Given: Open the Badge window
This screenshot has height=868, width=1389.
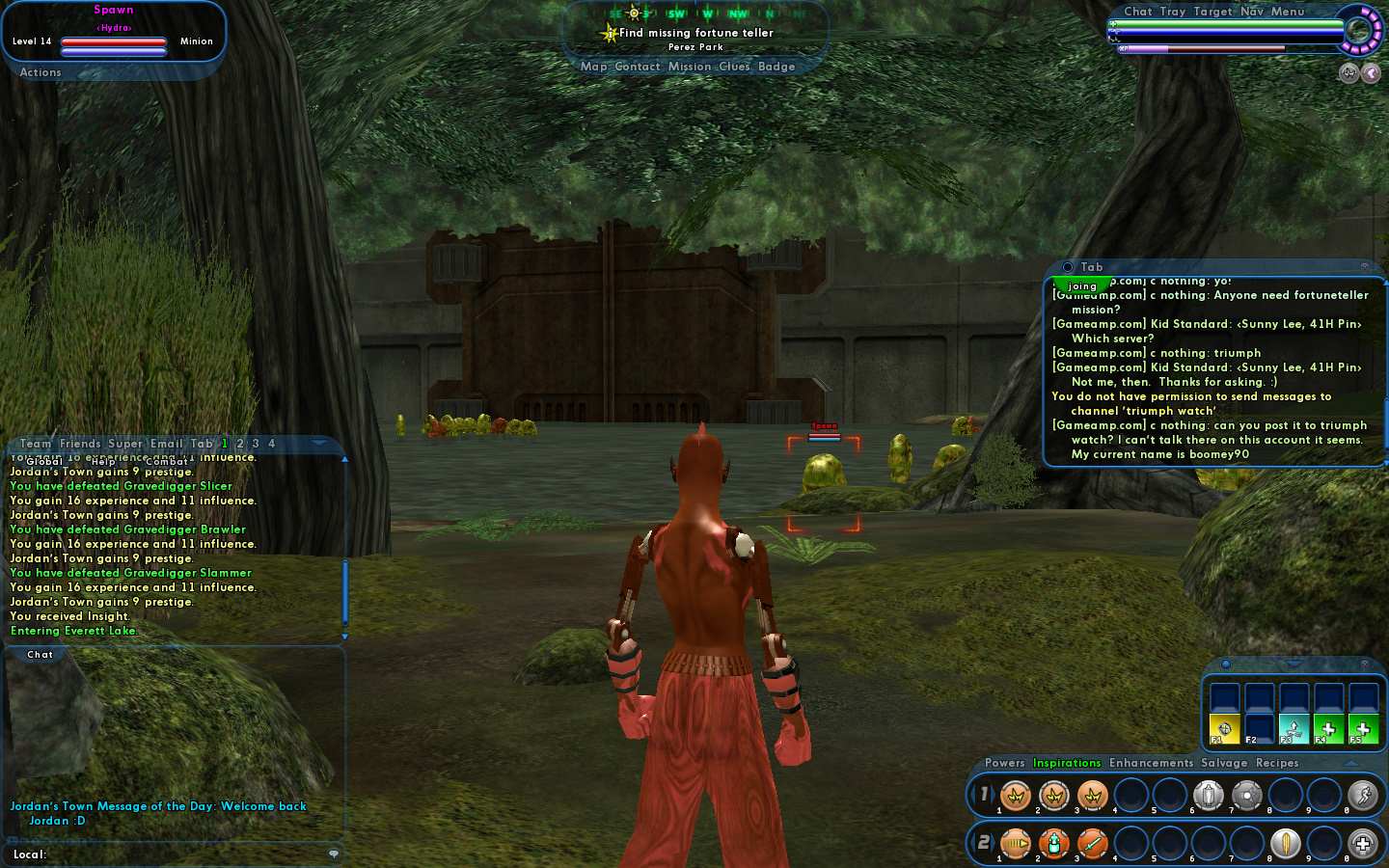Looking at the screenshot, I should click(776, 67).
